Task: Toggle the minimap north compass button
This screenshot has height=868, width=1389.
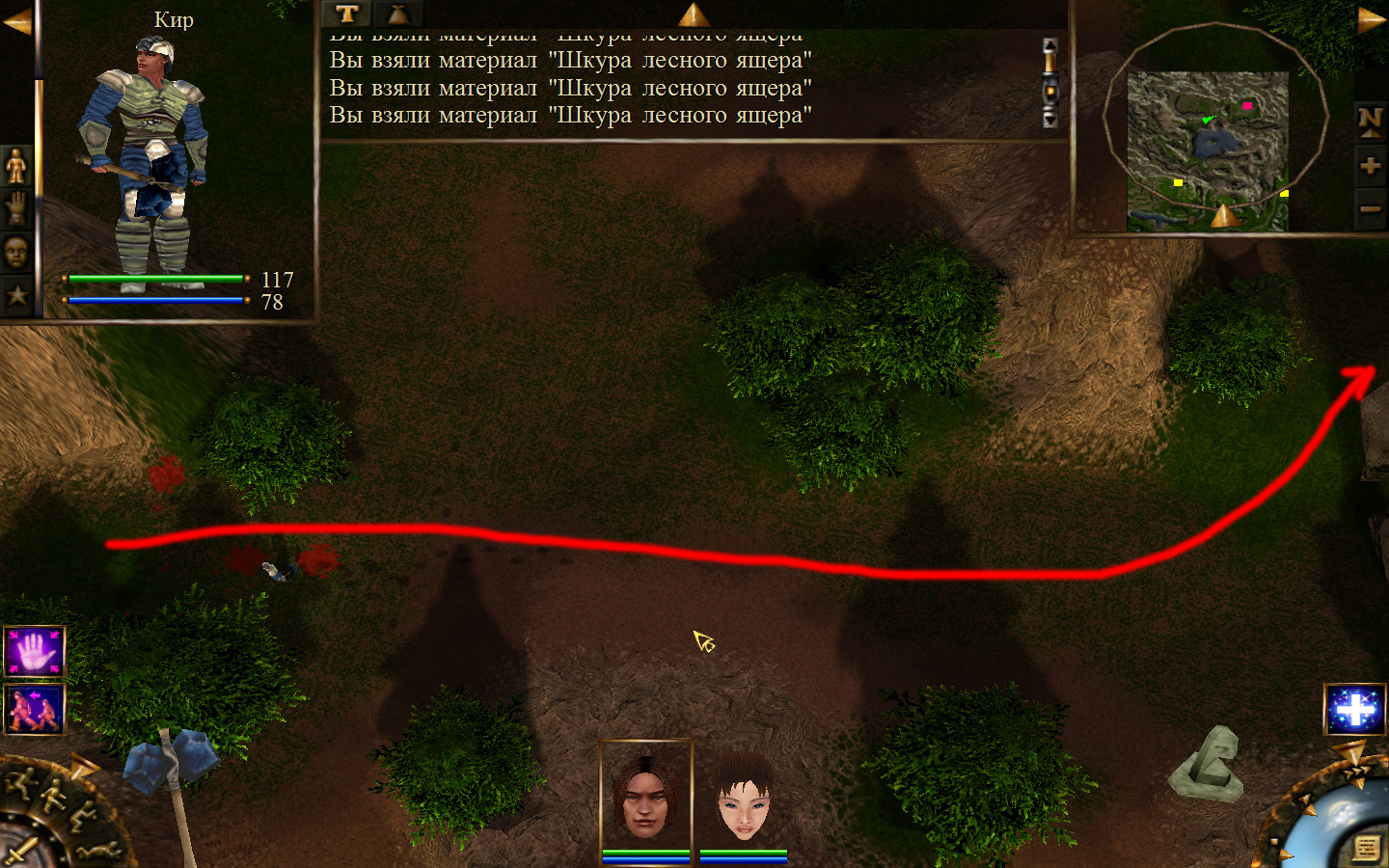Action: [x=1370, y=121]
